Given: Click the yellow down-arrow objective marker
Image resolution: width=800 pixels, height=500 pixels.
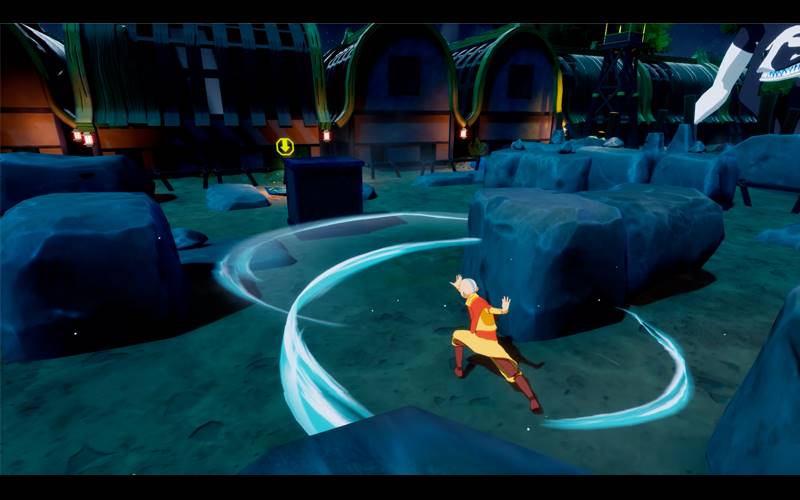Looking at the screenshot, I should 285,147.
